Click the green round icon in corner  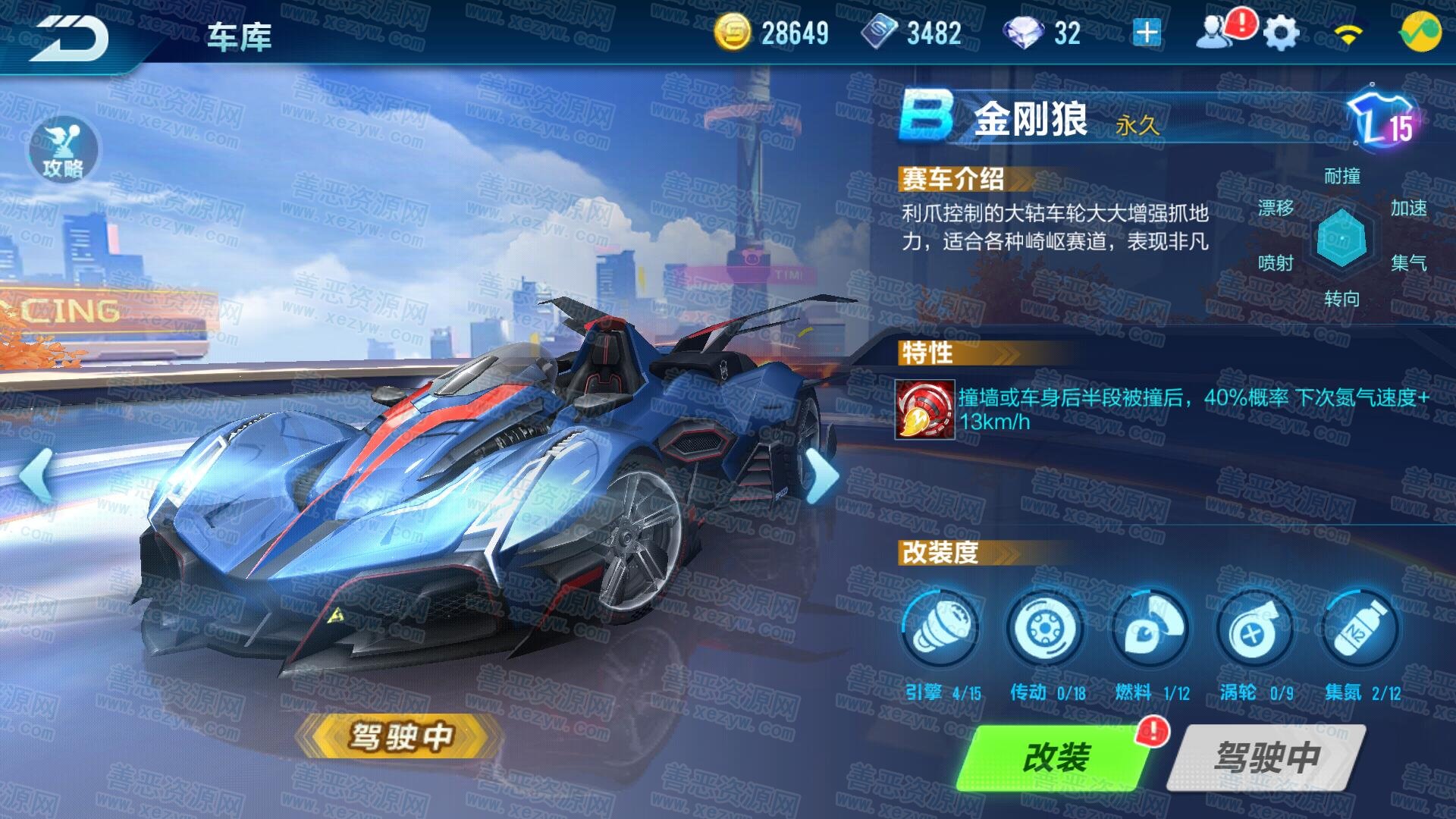click(x=1420, y=33)
